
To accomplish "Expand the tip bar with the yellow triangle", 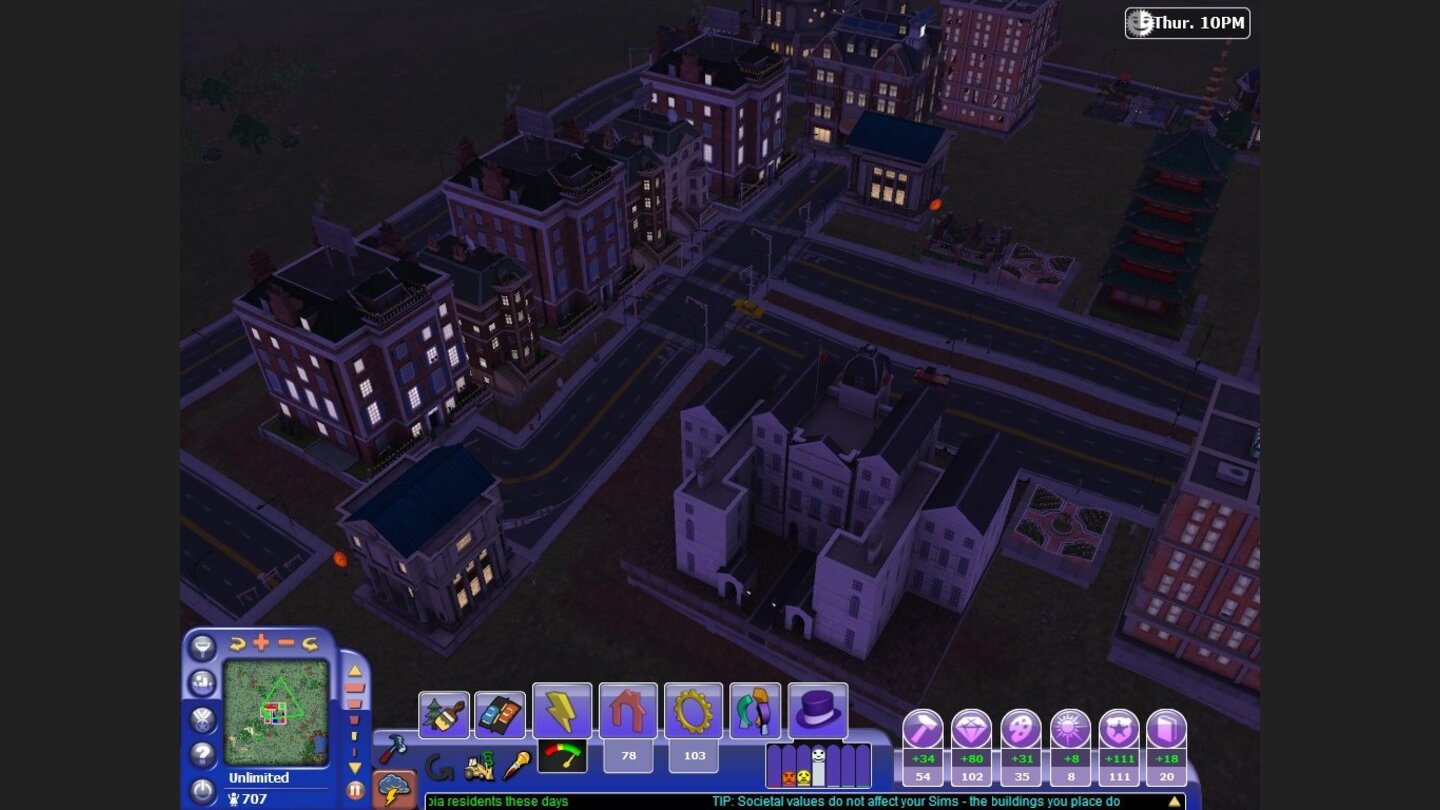I will (1173, 801).
